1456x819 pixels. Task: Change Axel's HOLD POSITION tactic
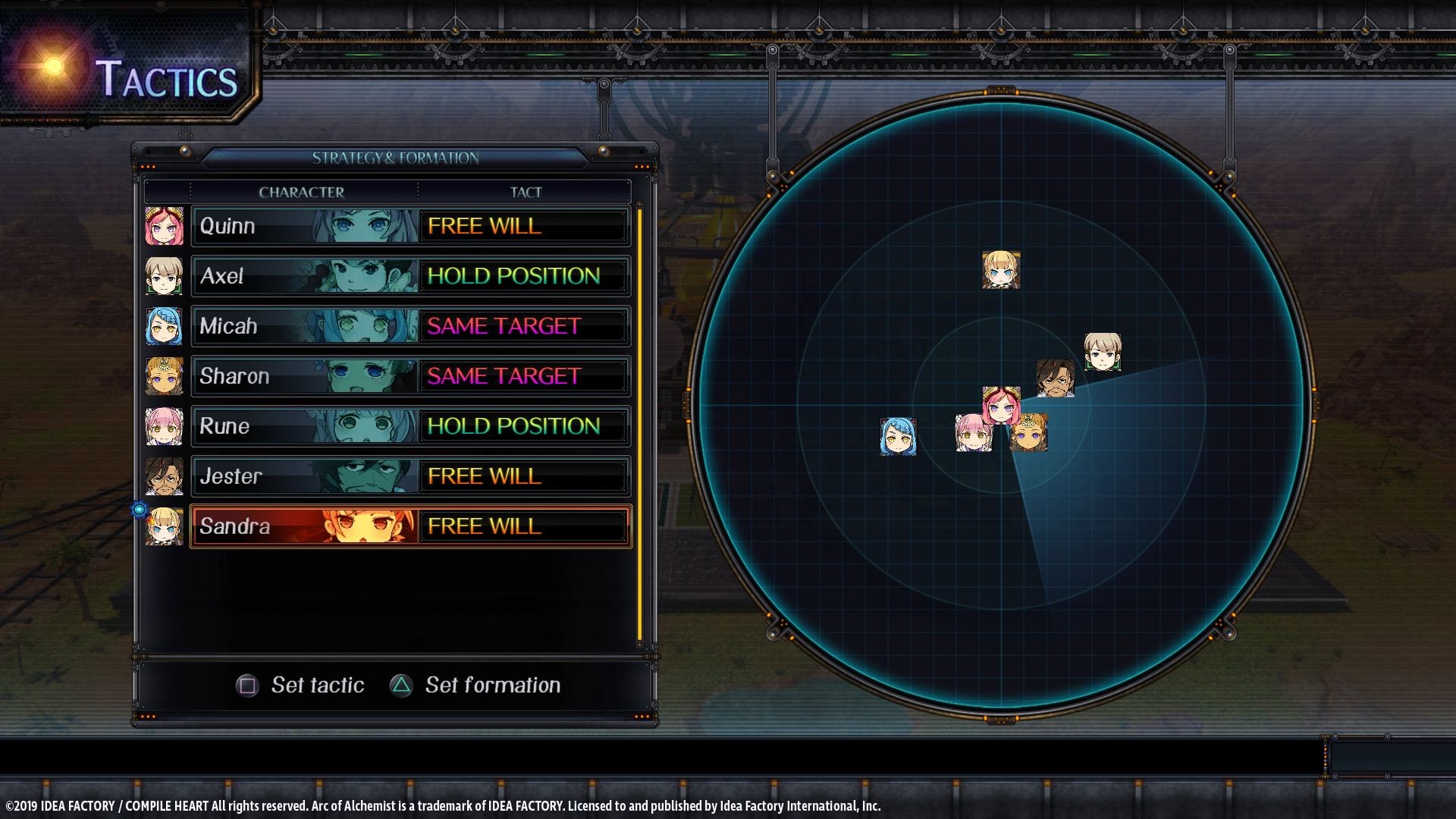coord(523,276)
